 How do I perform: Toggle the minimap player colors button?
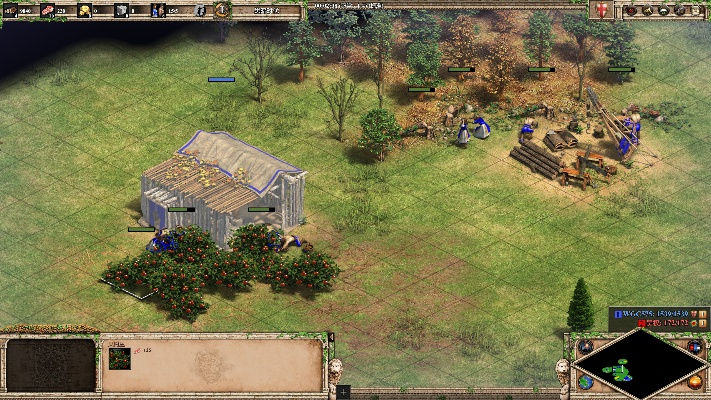pyautogui.click(x=695, y=347)
